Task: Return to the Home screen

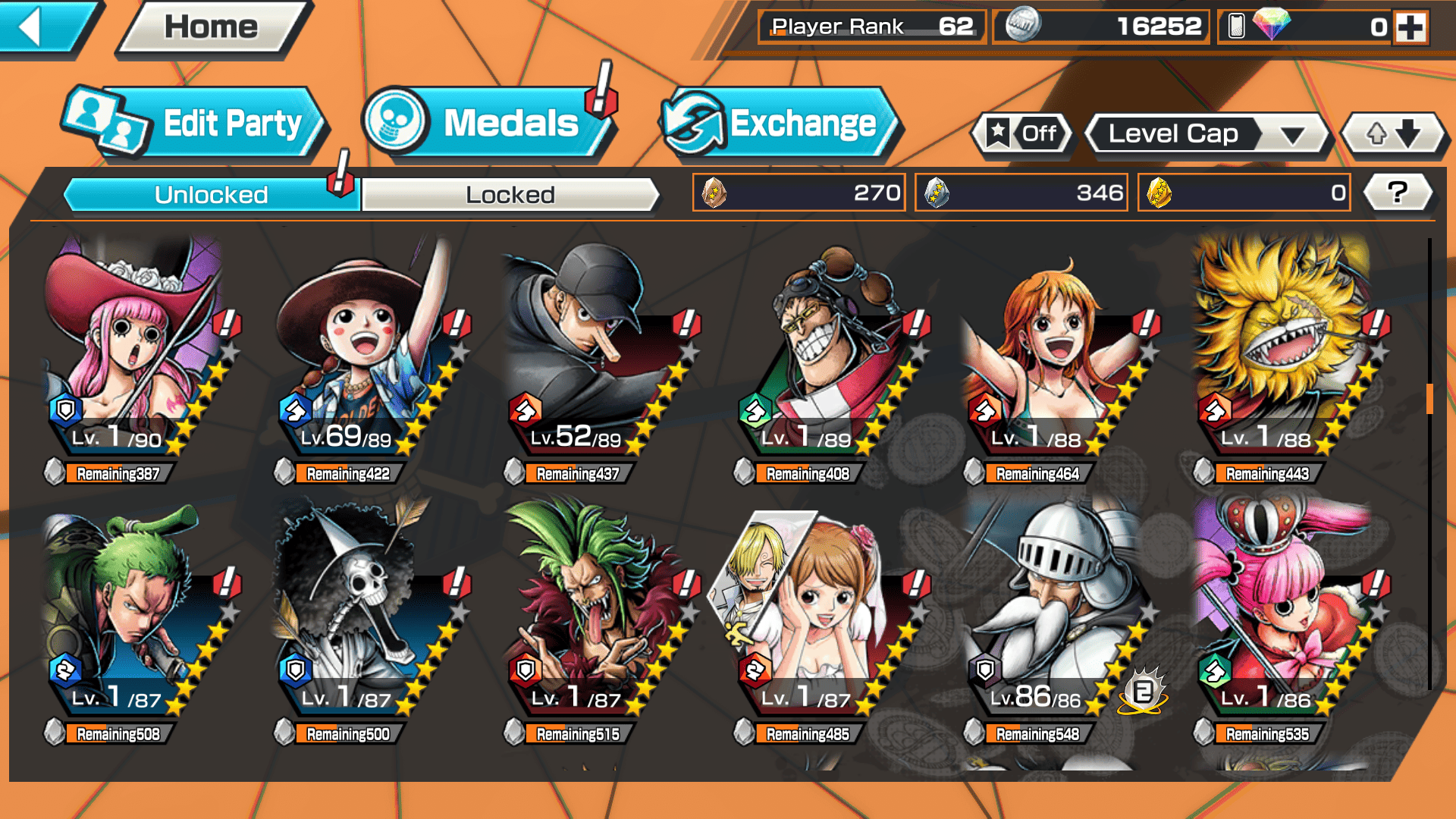Action: (212, 27)
